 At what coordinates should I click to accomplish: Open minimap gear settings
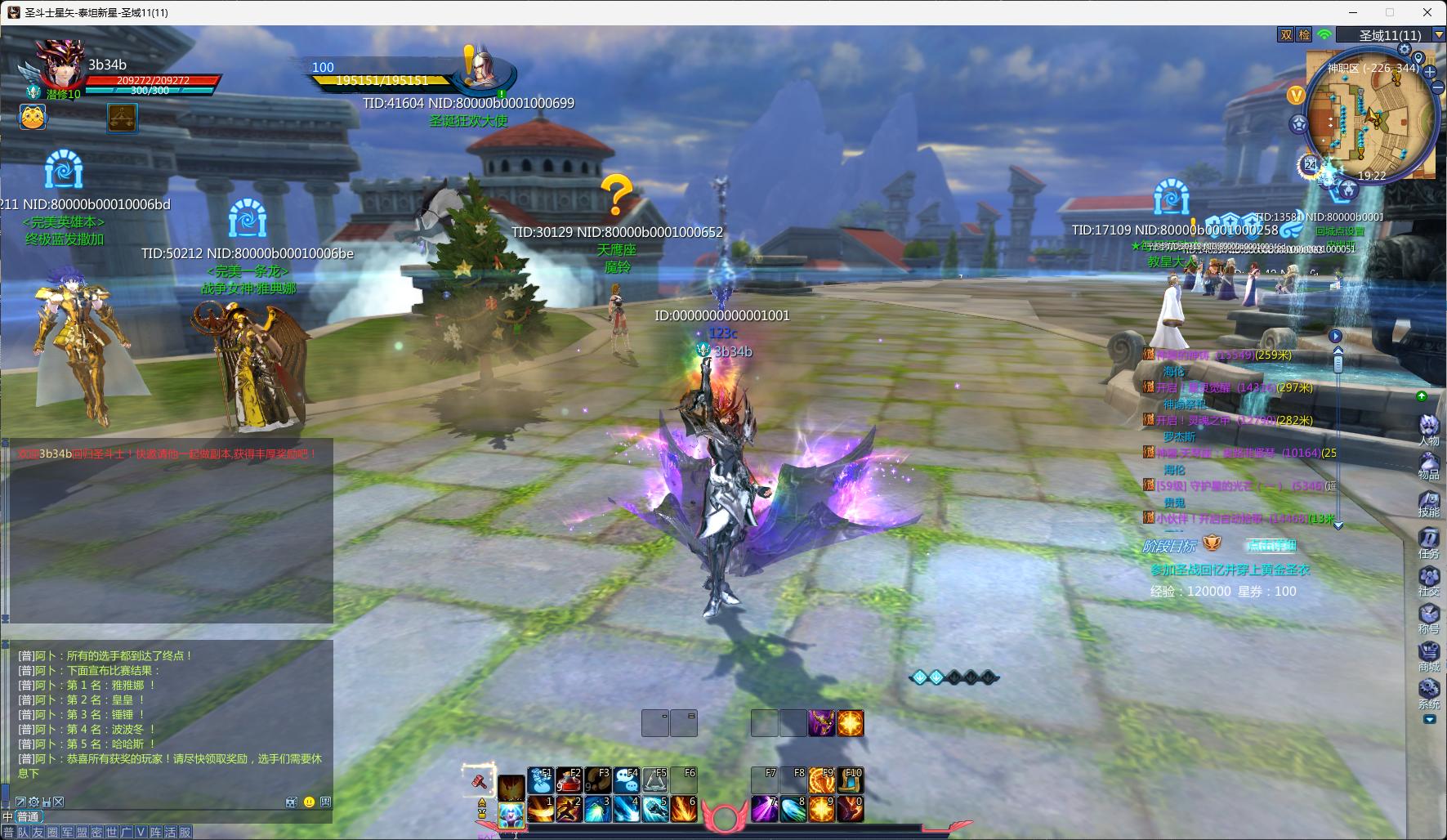click(1405, 50)
